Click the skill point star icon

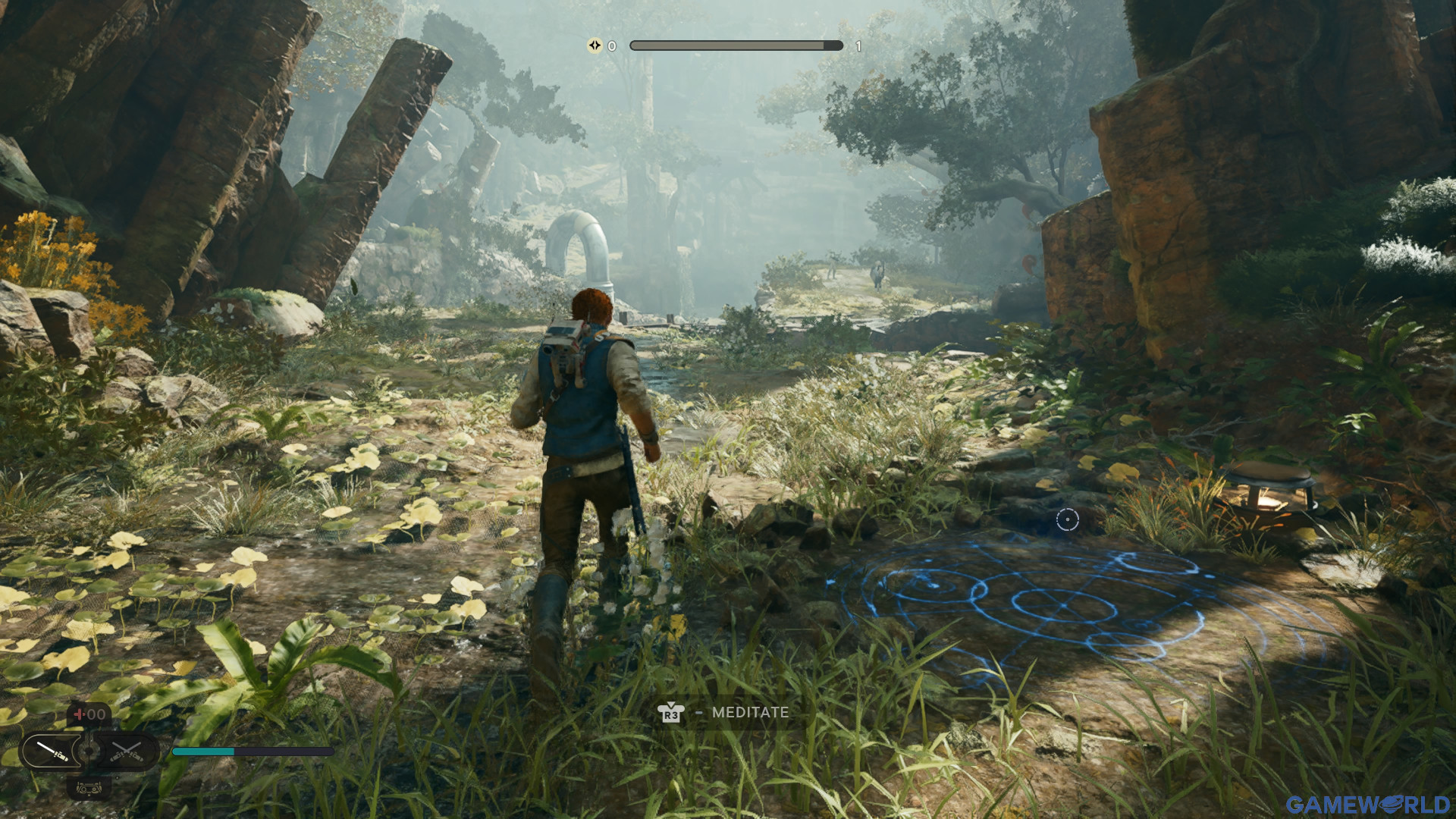click(595, 45)
